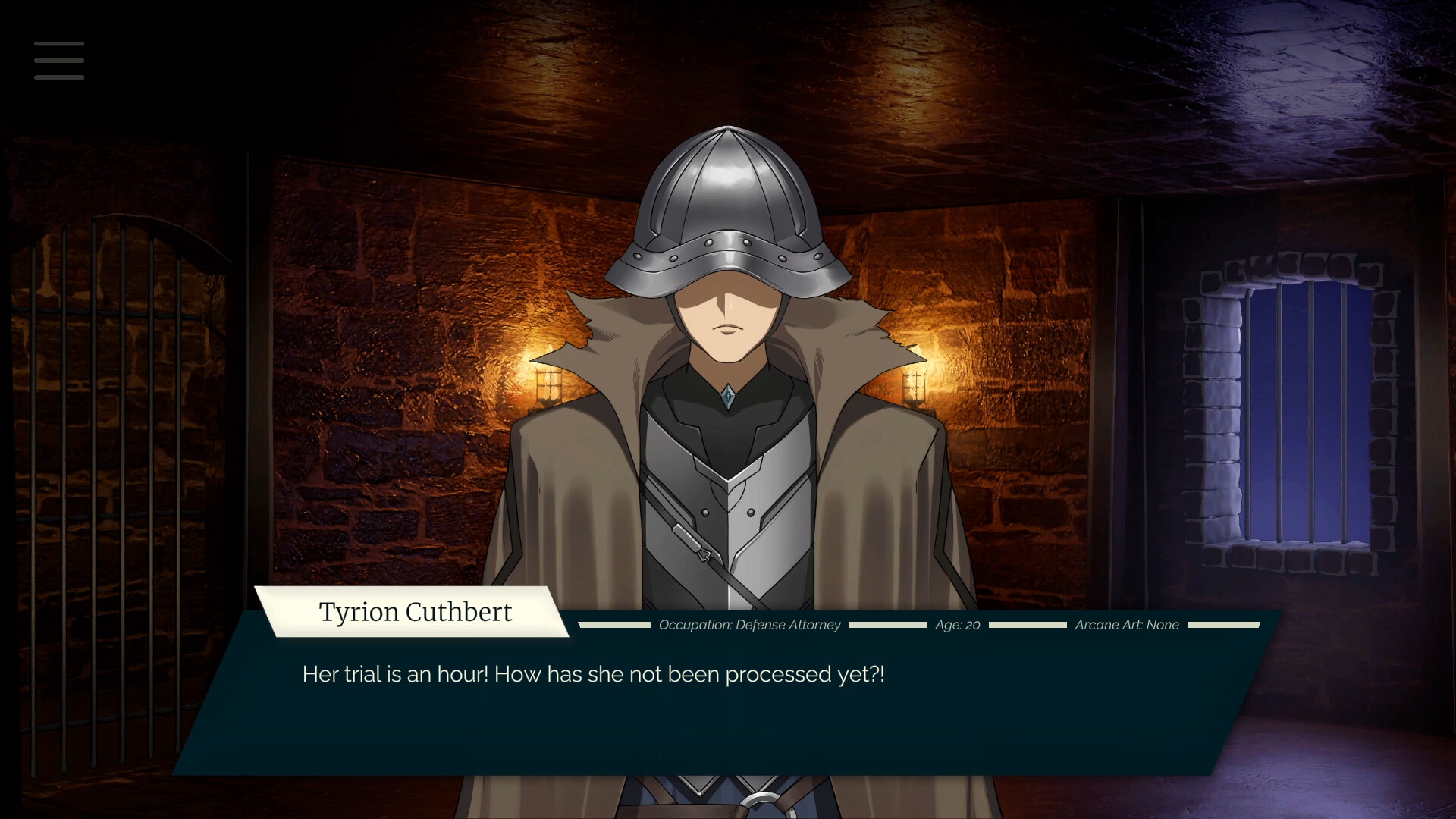Click the divider bar left of Occupation

click(615, 626)
